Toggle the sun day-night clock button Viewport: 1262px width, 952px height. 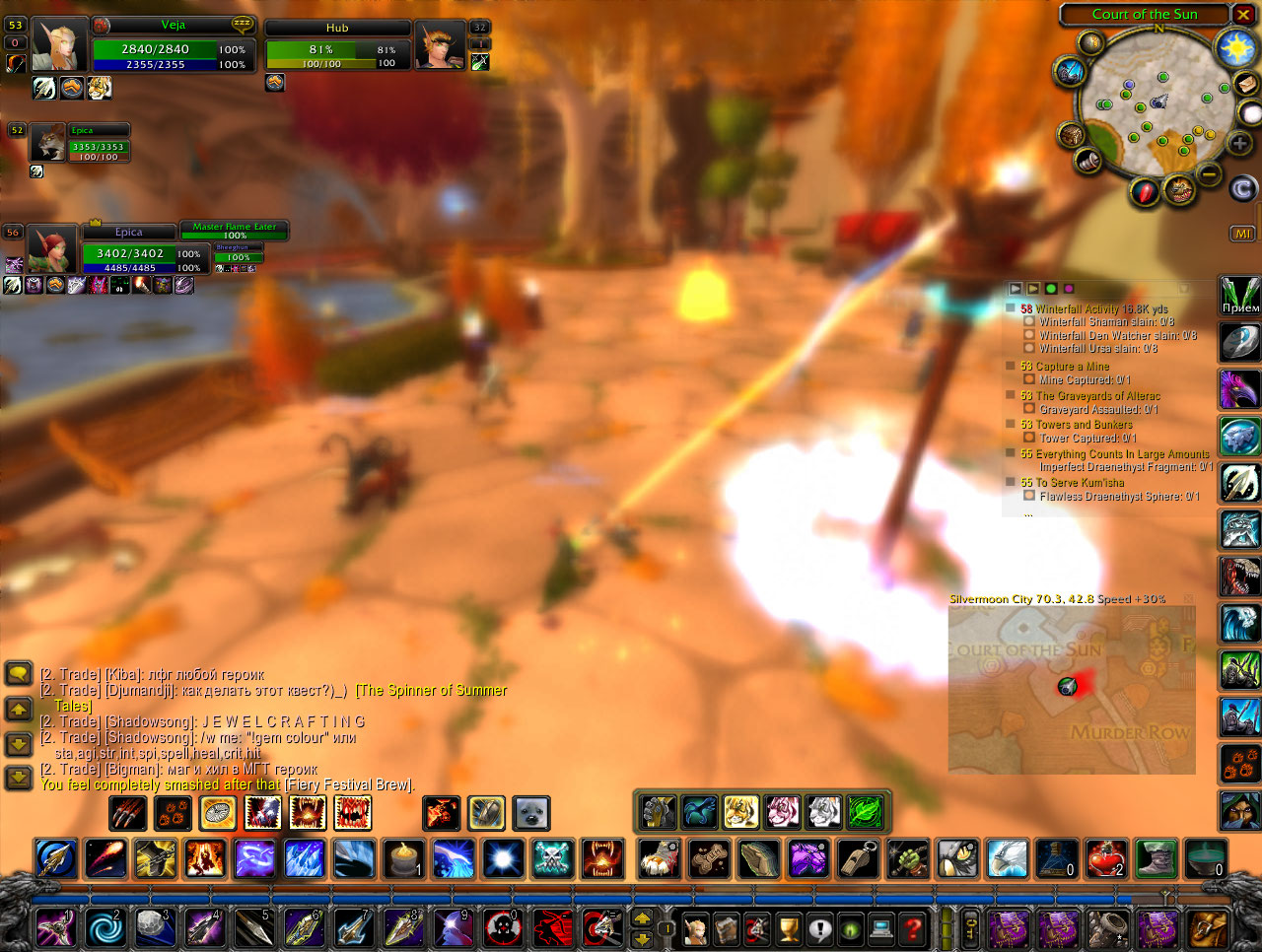pos(1236,48)
